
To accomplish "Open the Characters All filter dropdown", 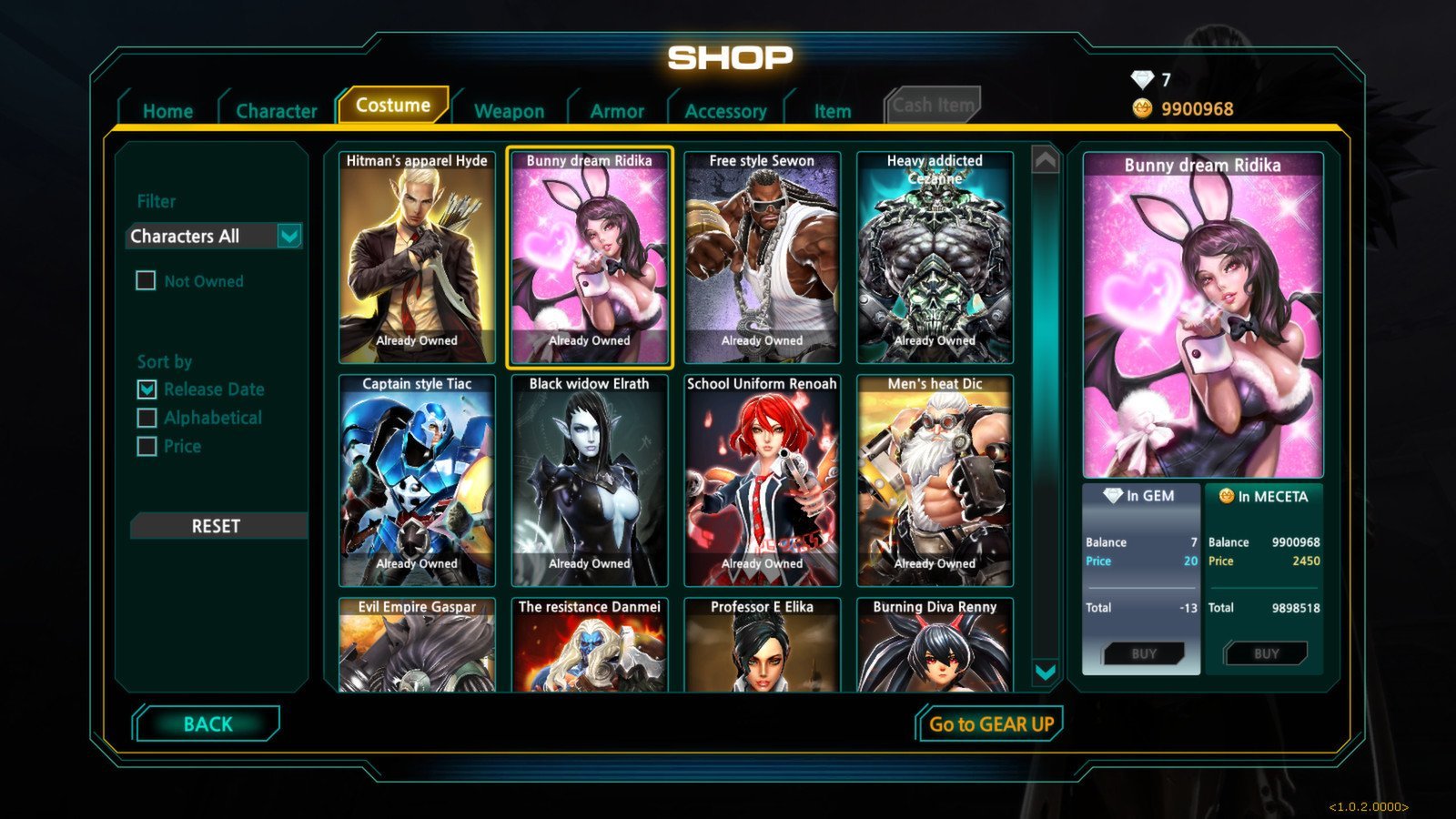I will point(288,237).
